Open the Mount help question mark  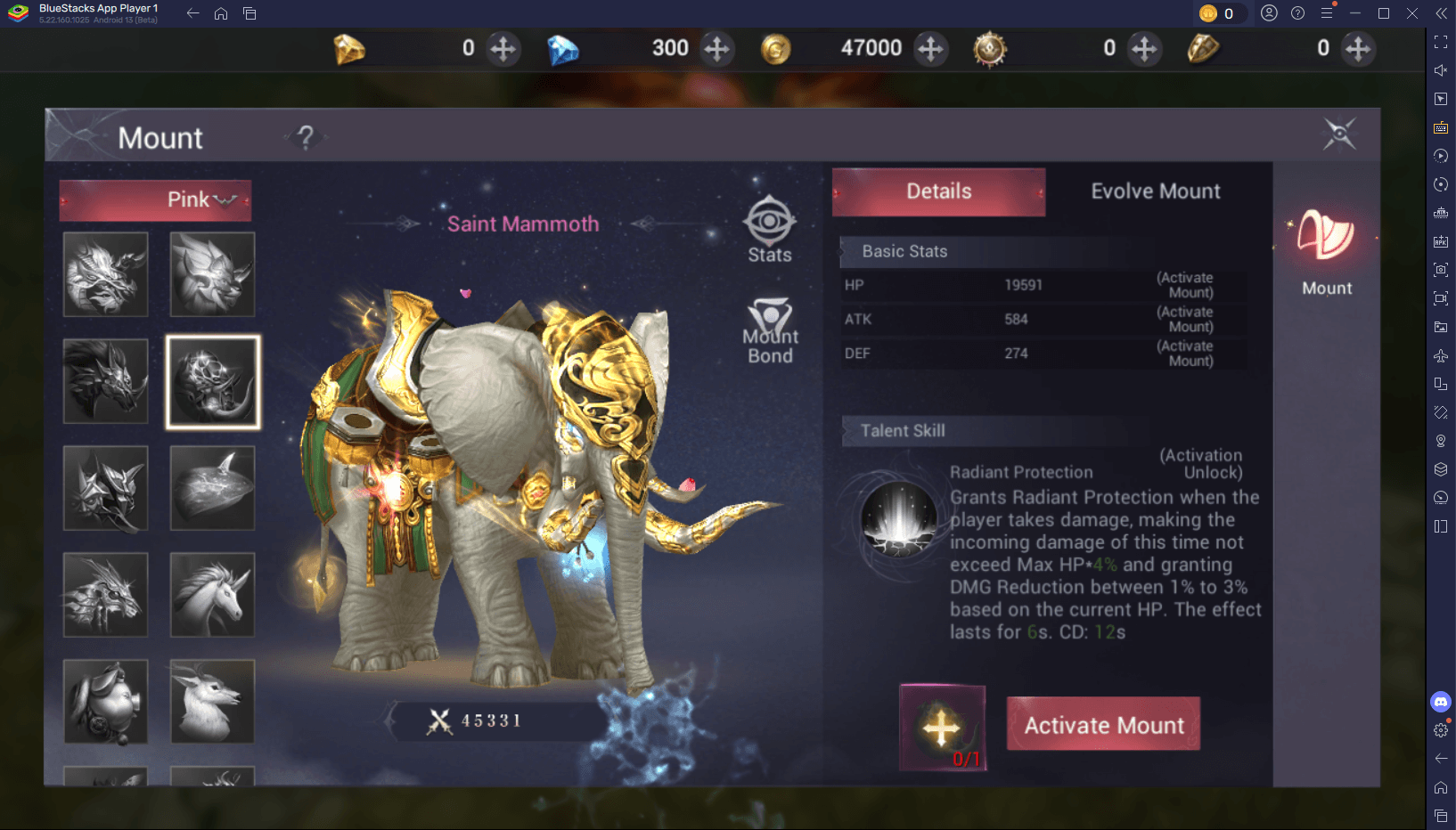[x=306, y=137]
